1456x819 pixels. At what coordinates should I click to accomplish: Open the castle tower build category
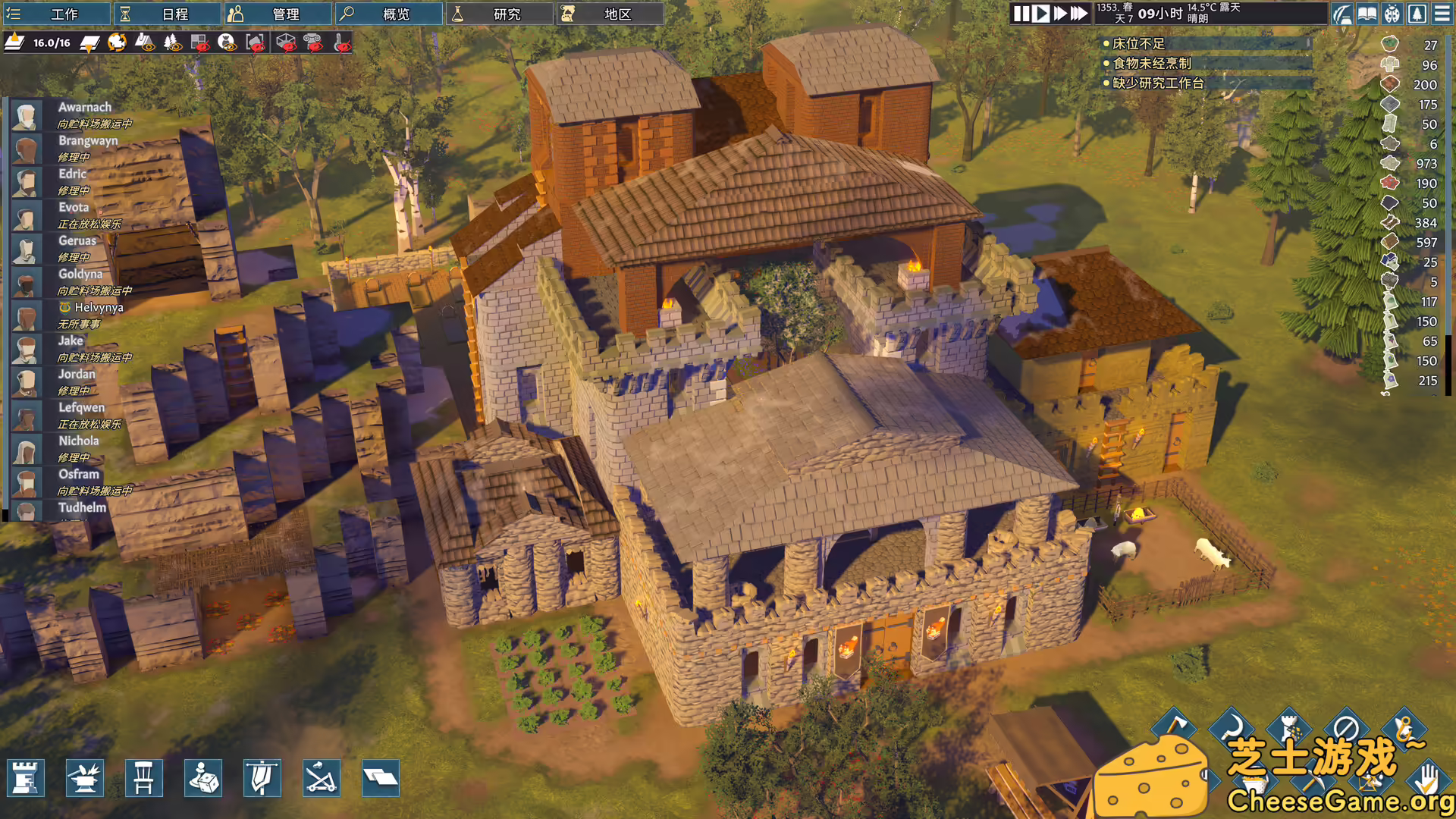[25, 778]
